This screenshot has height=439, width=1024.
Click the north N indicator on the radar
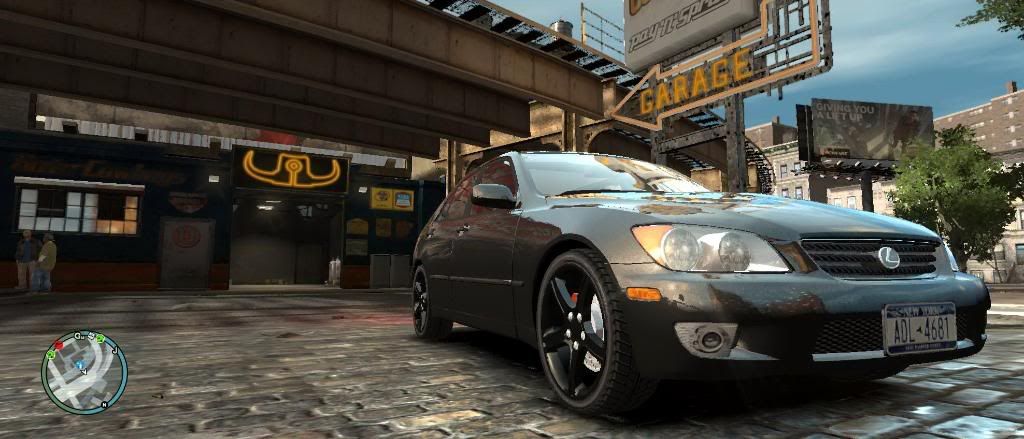[103, 404]
